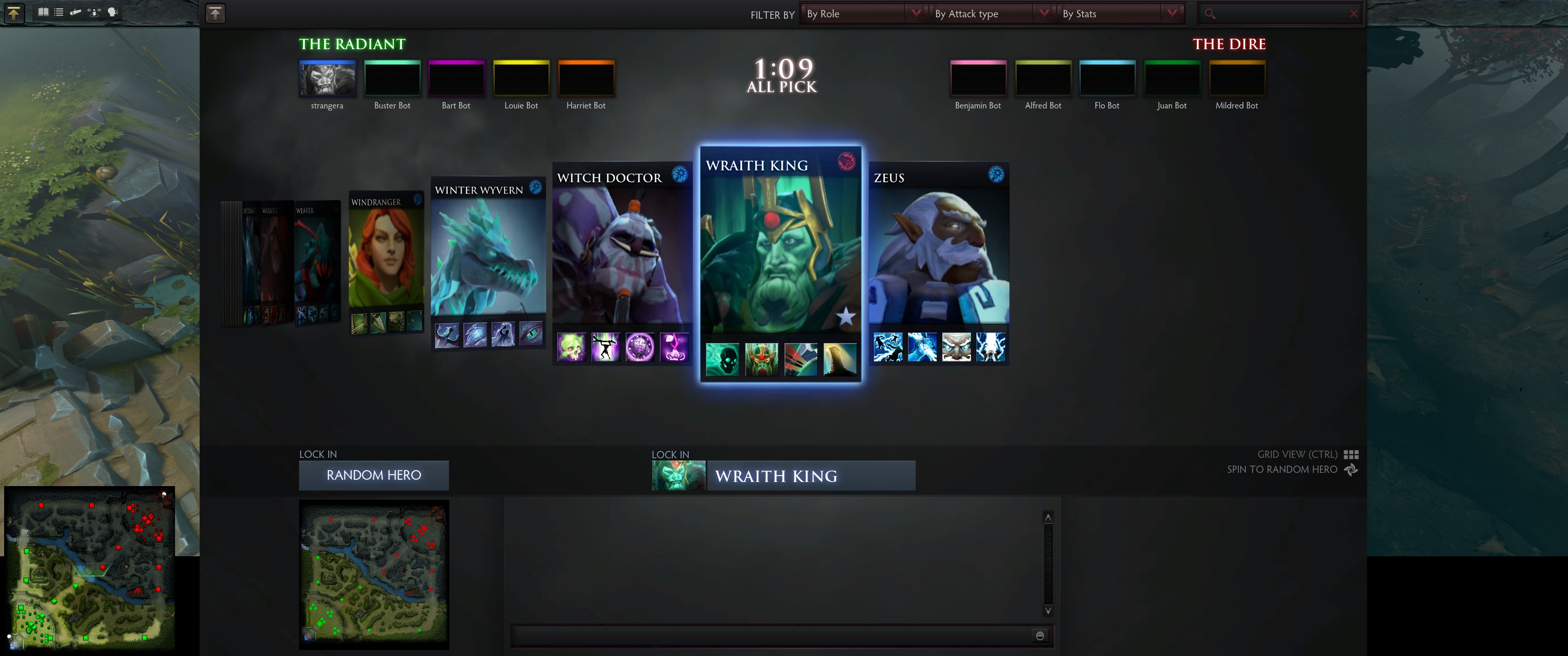Image resolution: width=1568 pixels, height=656 pixels.
Task: Select the Zeus hero card
Action: pyautogui.click(x=938, y=256)
